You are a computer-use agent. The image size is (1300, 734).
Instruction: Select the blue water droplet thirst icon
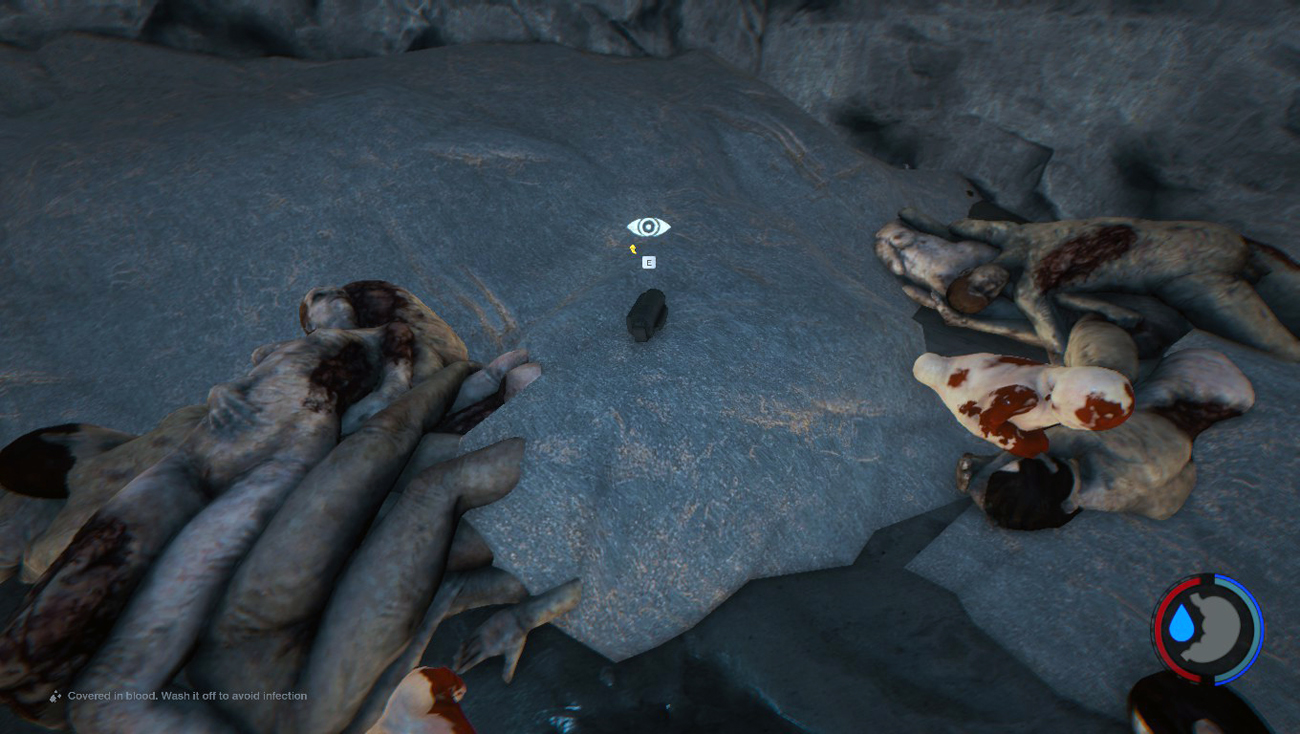point(1182,625)
